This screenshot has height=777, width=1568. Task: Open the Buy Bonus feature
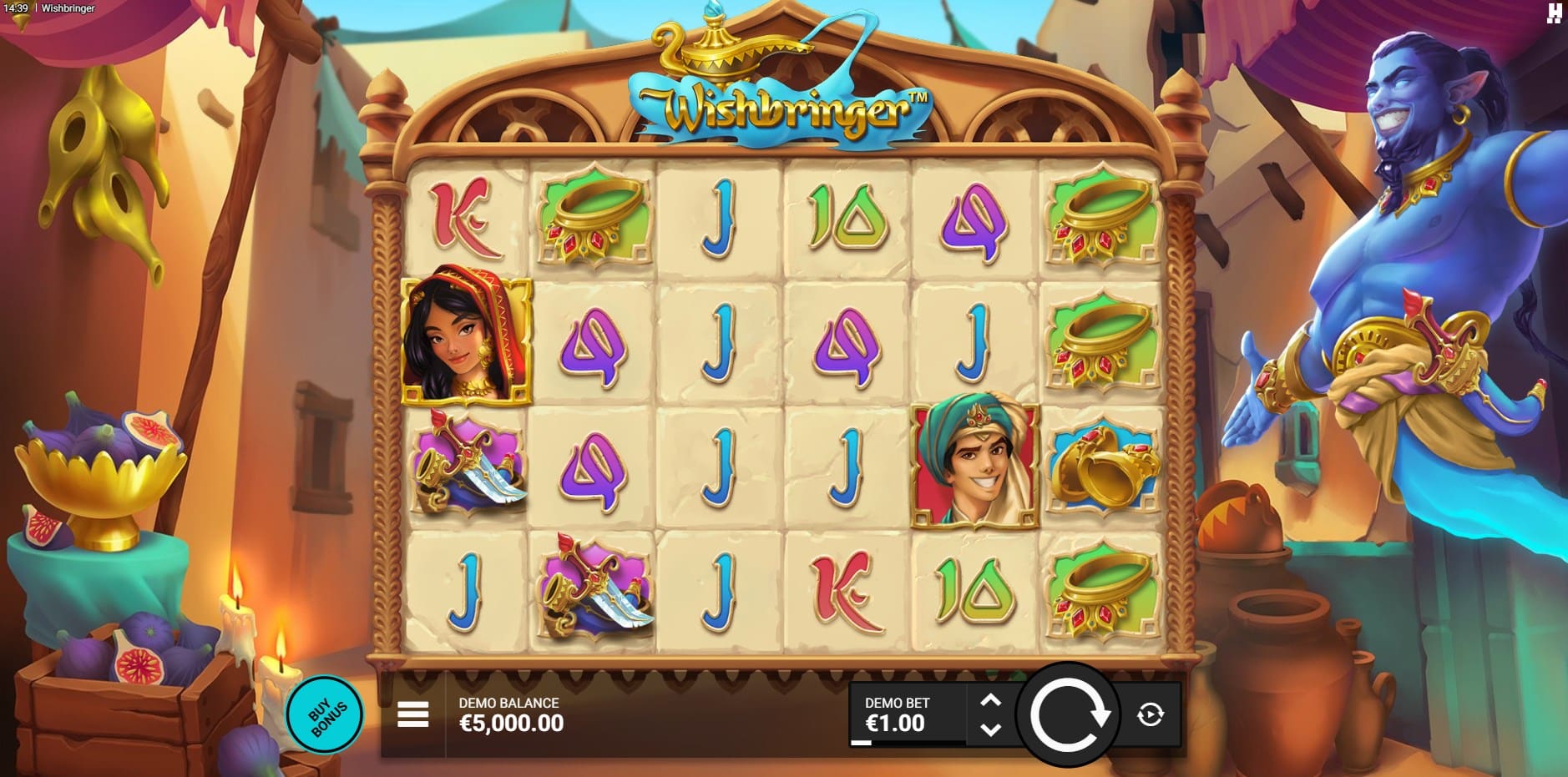point(325,715)
